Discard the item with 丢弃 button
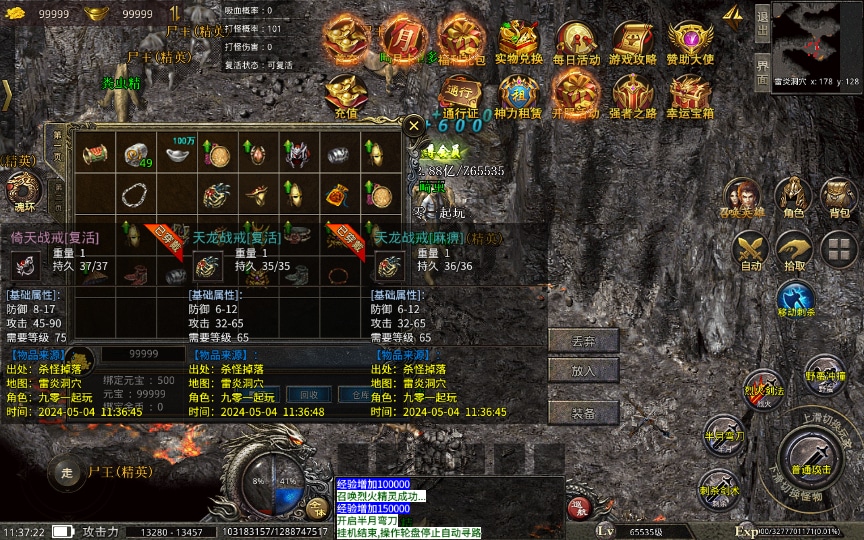864x540 pixels. pyautogui.click(x=583, y=340)
